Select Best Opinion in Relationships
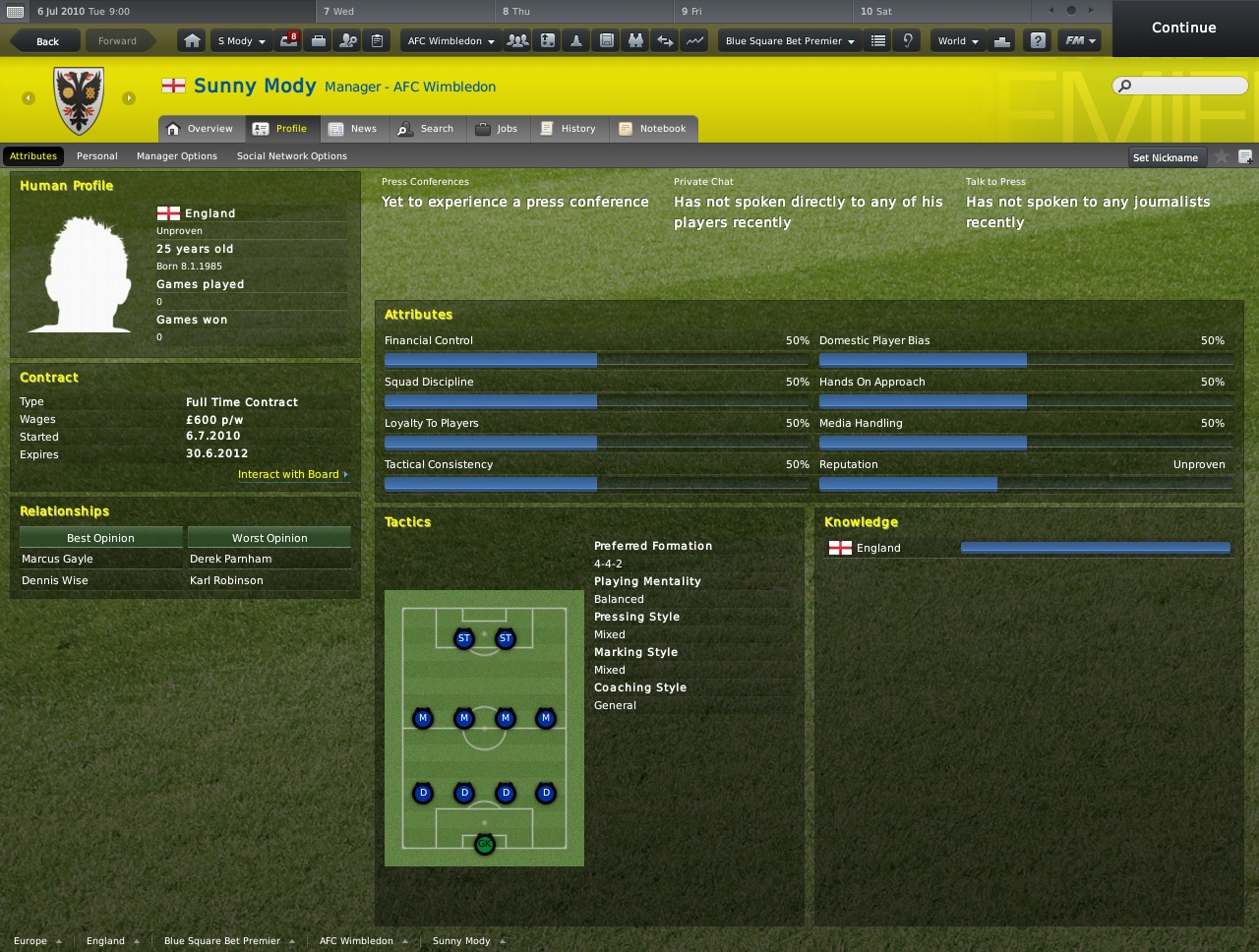This screenshot has width=1259, height=952. point(99,537)
